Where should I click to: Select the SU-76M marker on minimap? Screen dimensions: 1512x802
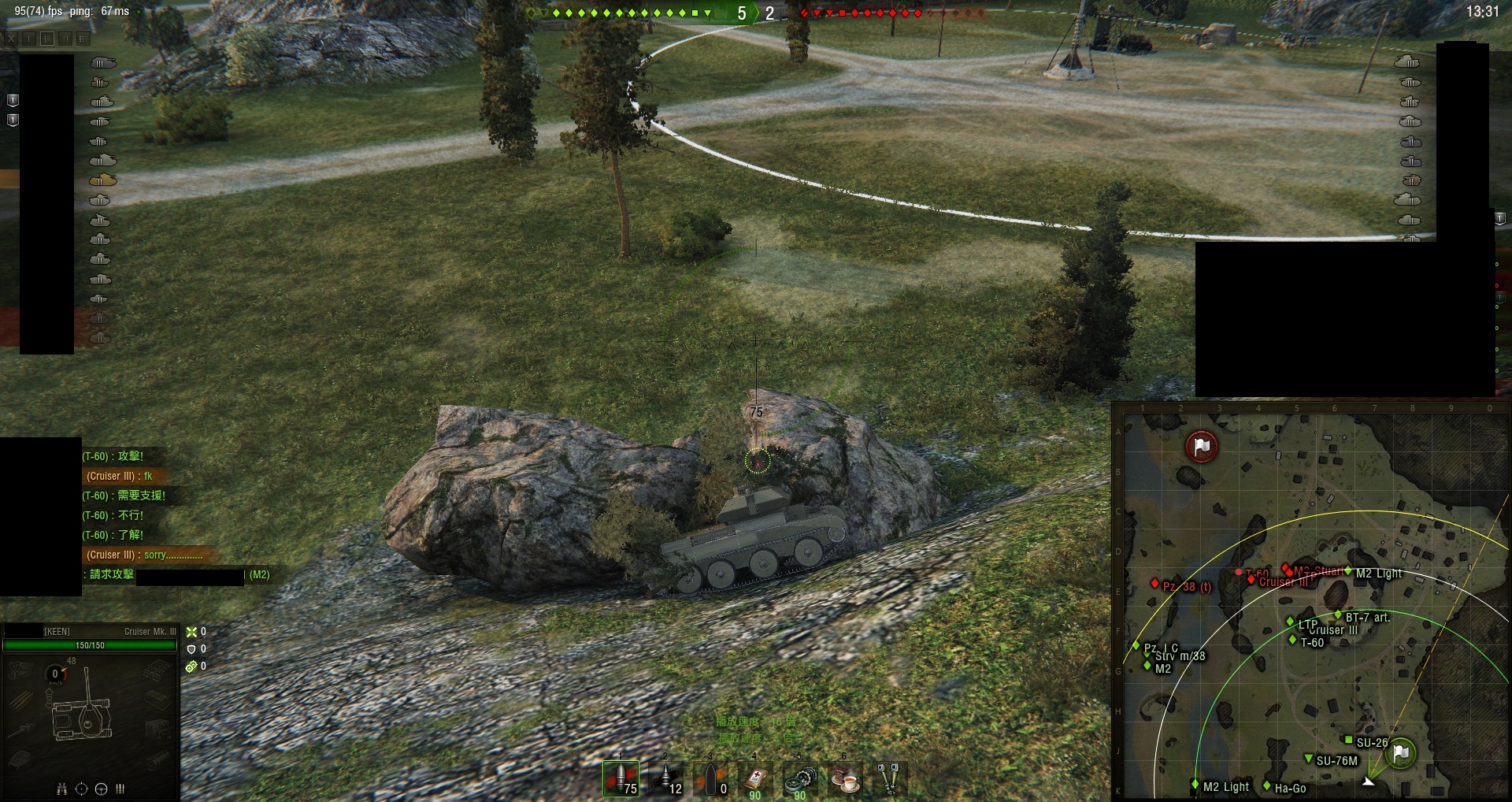tap(1309, 759)
